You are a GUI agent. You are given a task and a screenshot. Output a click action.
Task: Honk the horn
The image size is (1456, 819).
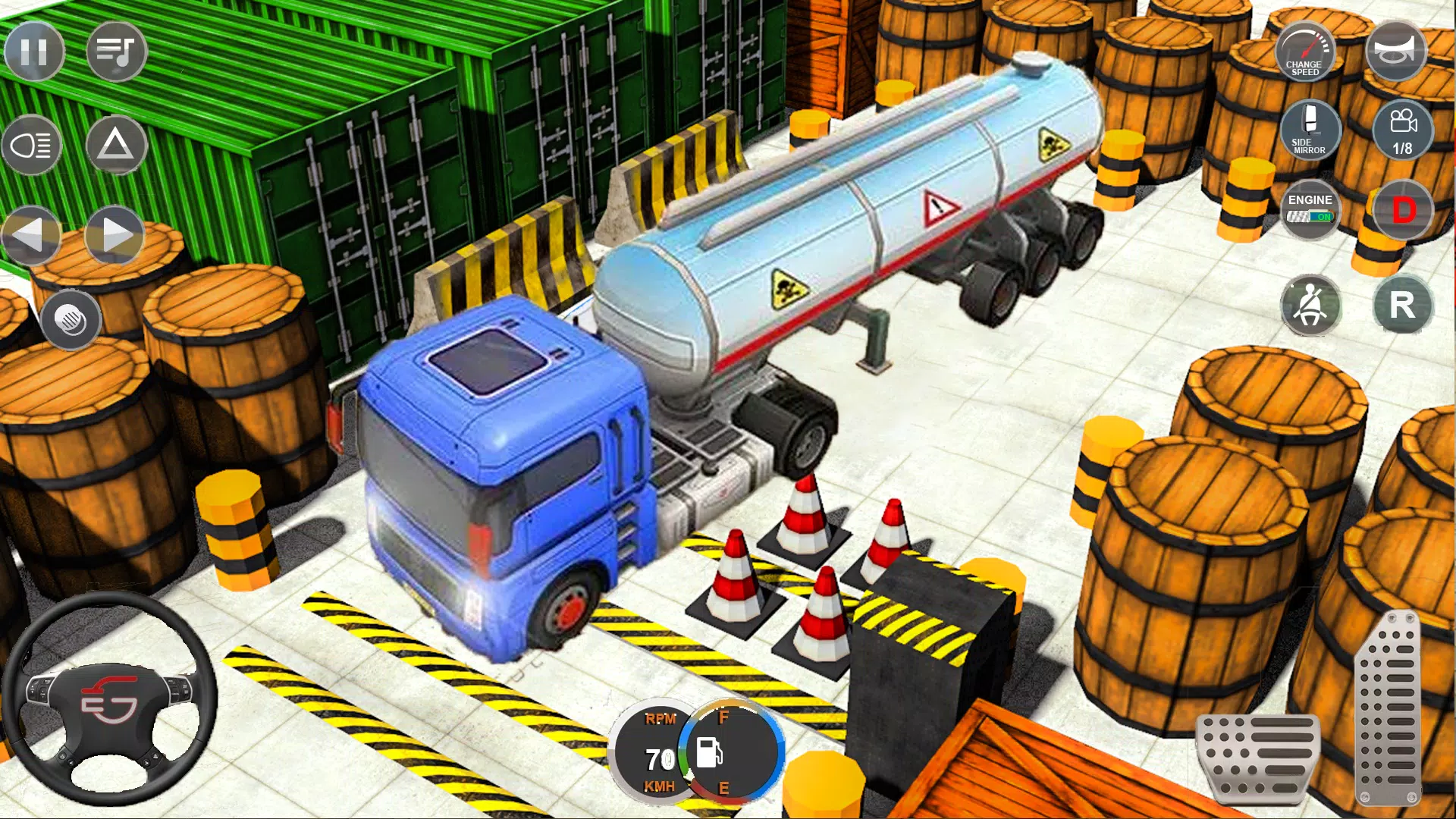click(x=1396, y=50)
